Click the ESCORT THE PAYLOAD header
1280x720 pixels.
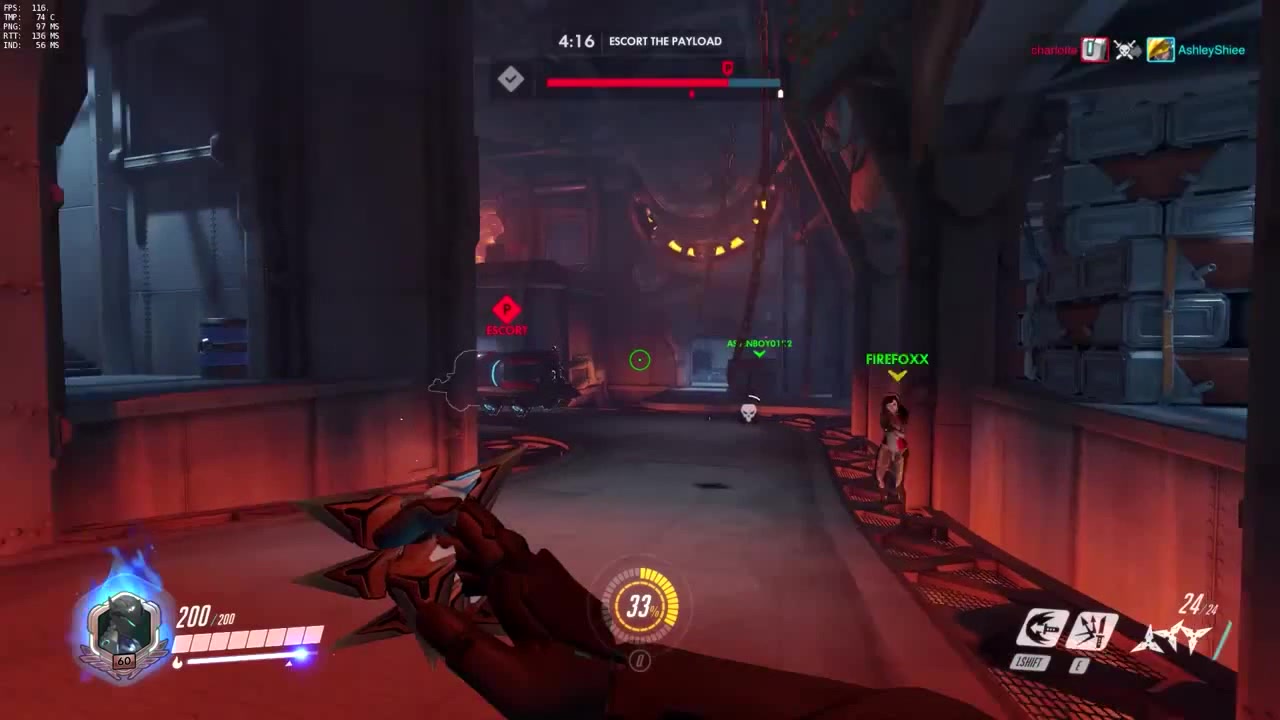[666, 42]
